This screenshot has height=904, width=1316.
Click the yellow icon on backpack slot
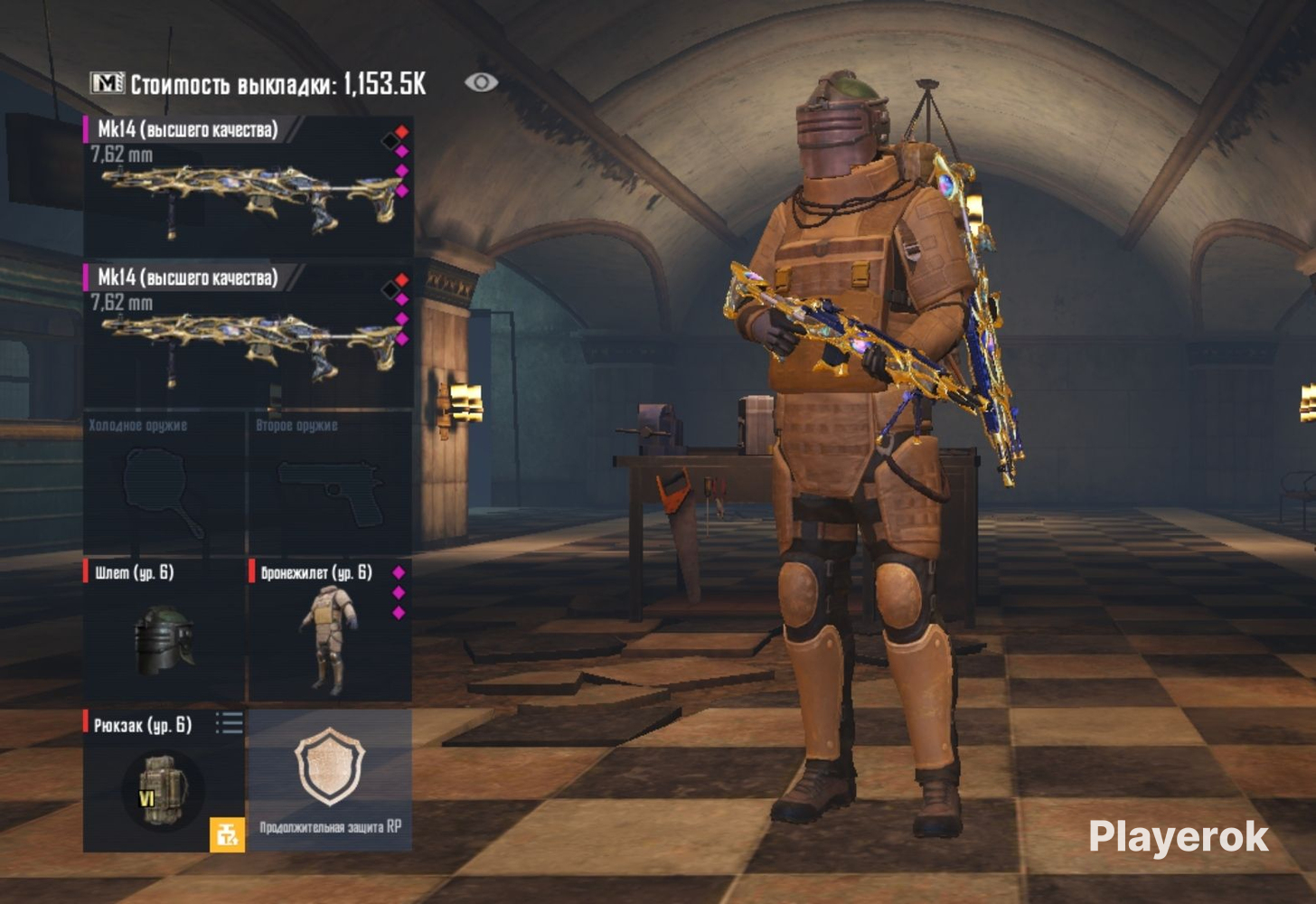click(227, 834)
